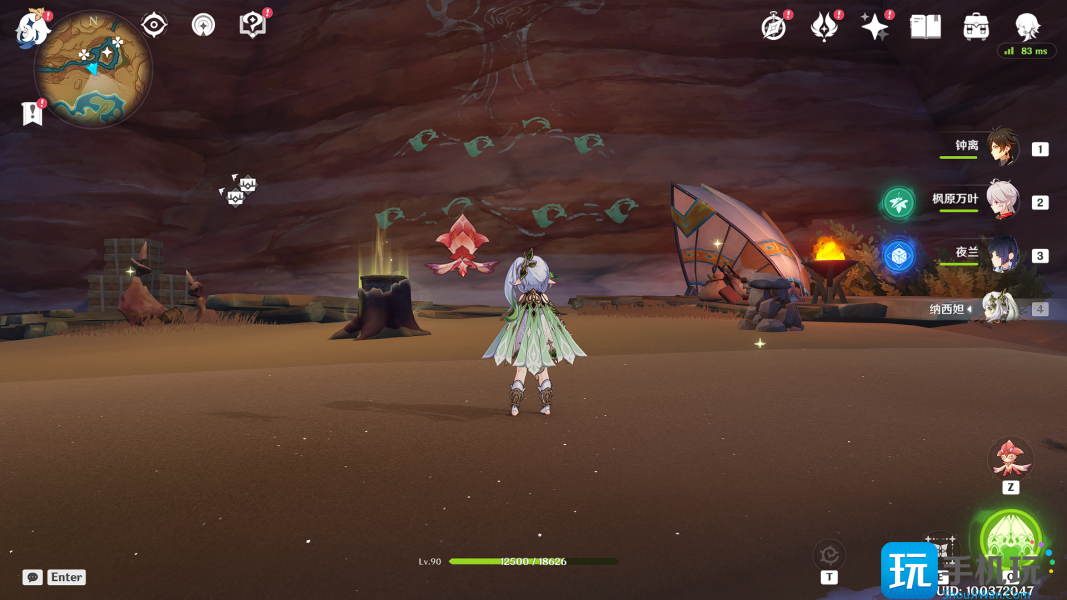Open the Adventurer Handbook book icon
Image resolution: width=1067 pixels, height=600 pixels.
point(925,27)
